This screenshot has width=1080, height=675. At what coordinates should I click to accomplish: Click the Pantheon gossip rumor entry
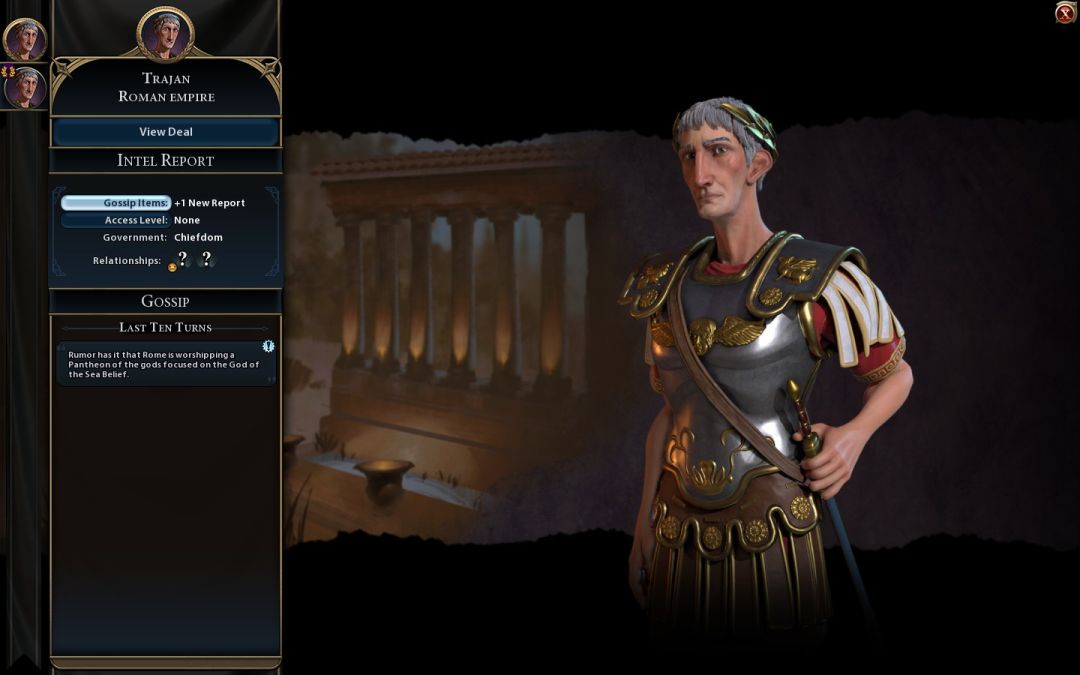click(165, 364)
